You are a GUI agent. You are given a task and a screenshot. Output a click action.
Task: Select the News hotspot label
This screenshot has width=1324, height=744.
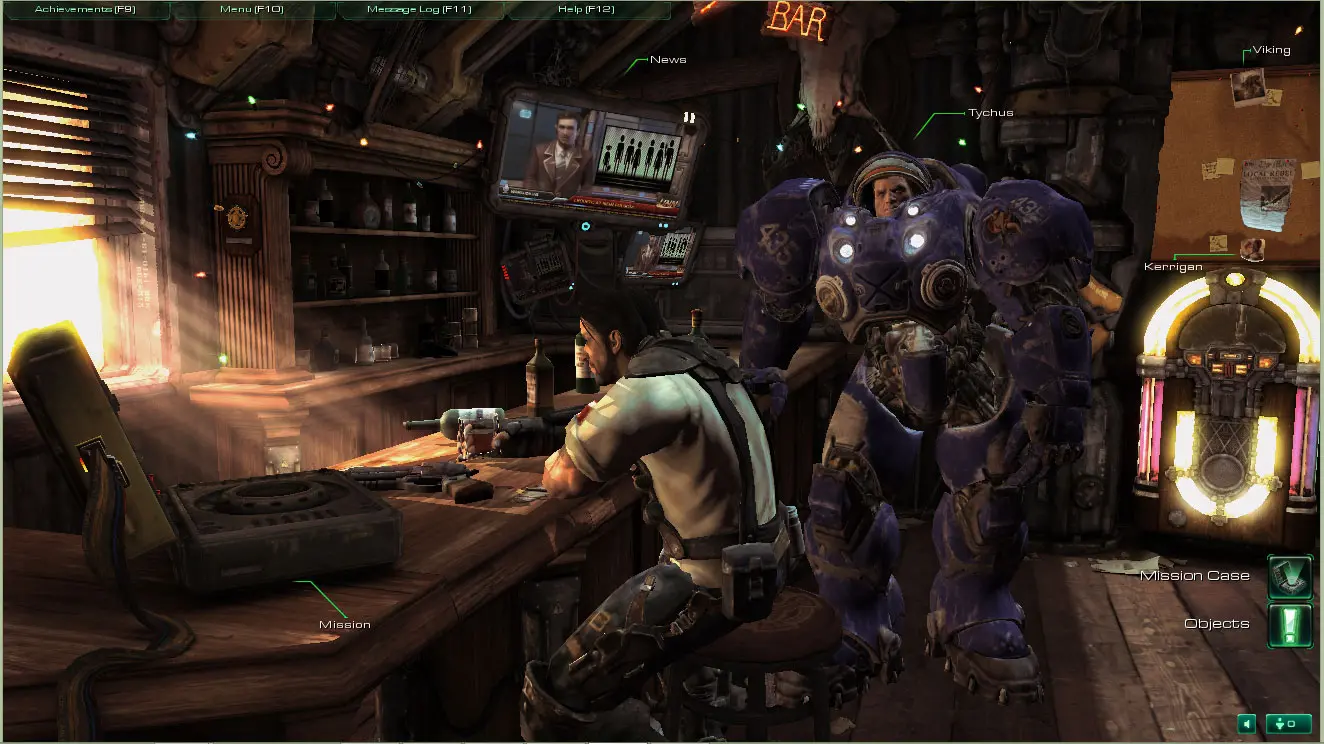pyautogui.click(x=668, y=60)
